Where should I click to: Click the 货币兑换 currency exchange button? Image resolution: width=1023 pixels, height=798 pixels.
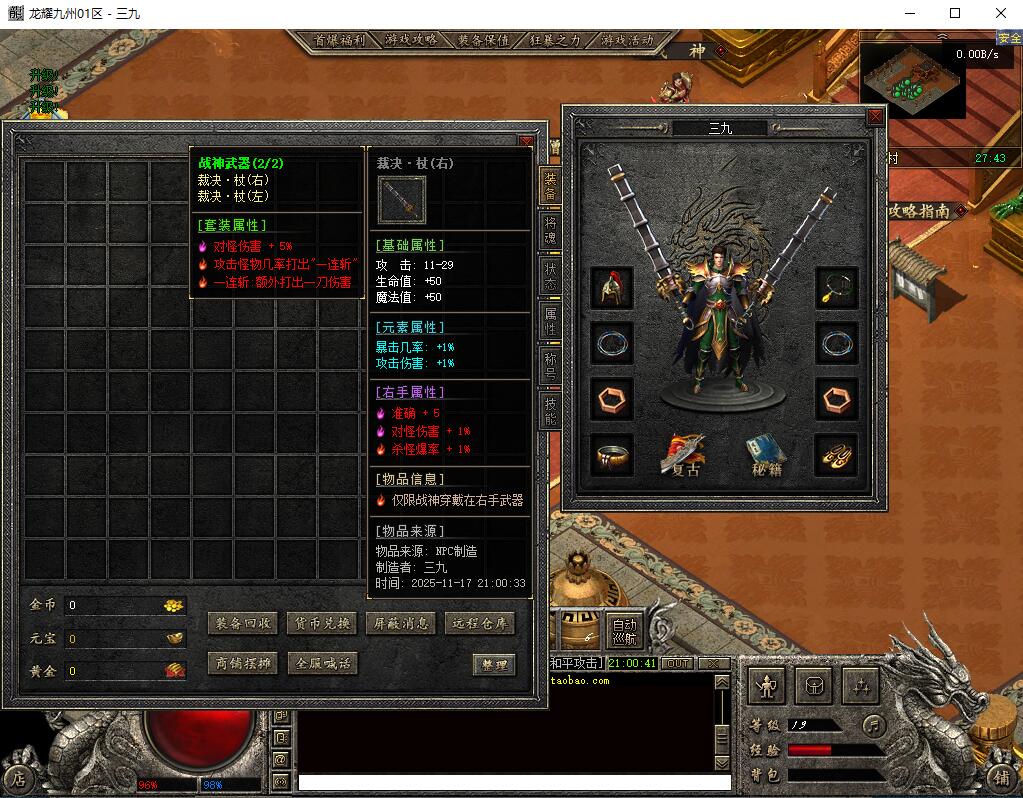tap(321, 623)
